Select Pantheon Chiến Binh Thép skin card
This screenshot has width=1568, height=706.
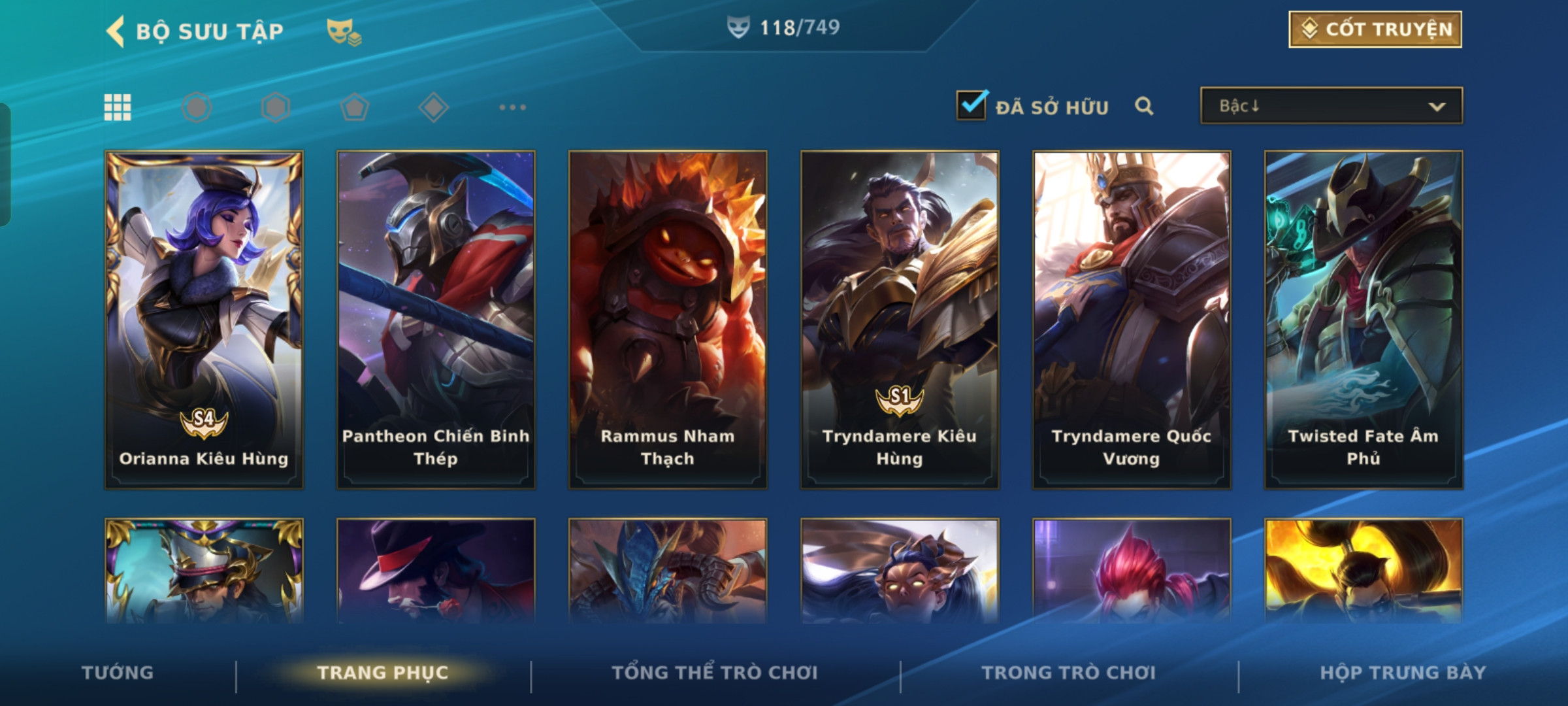point(436,320)
